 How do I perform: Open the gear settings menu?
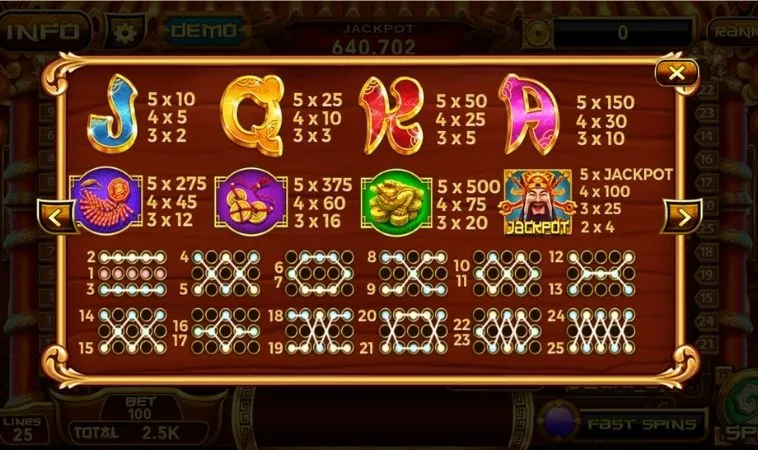(x=125, y=31)
